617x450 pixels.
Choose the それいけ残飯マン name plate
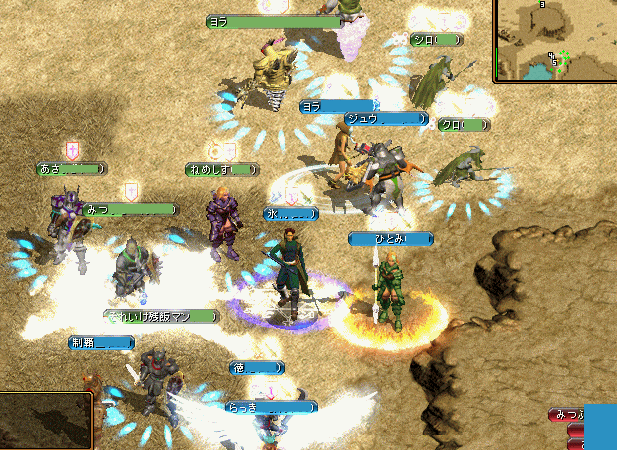[x=163, y=317]
